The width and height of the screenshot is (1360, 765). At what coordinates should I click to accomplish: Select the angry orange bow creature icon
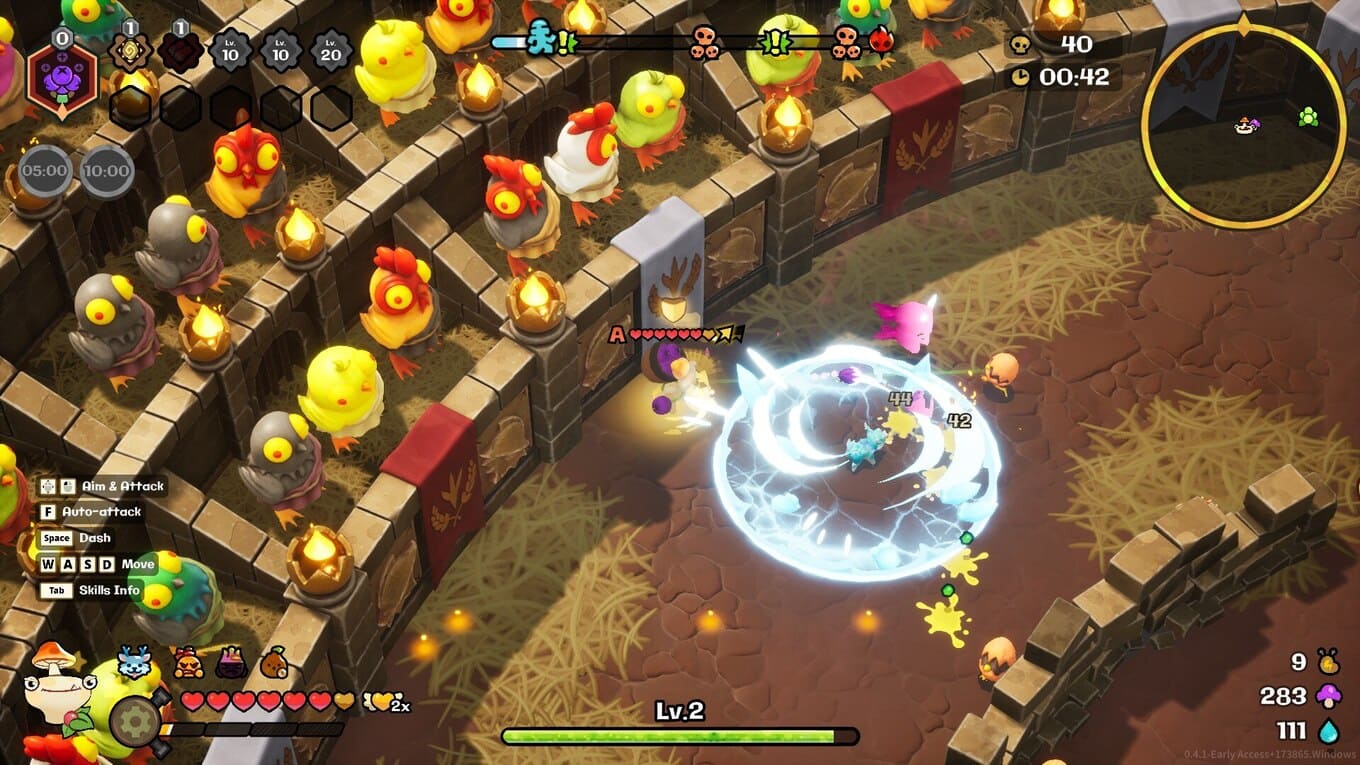click(x=188, y=662)
